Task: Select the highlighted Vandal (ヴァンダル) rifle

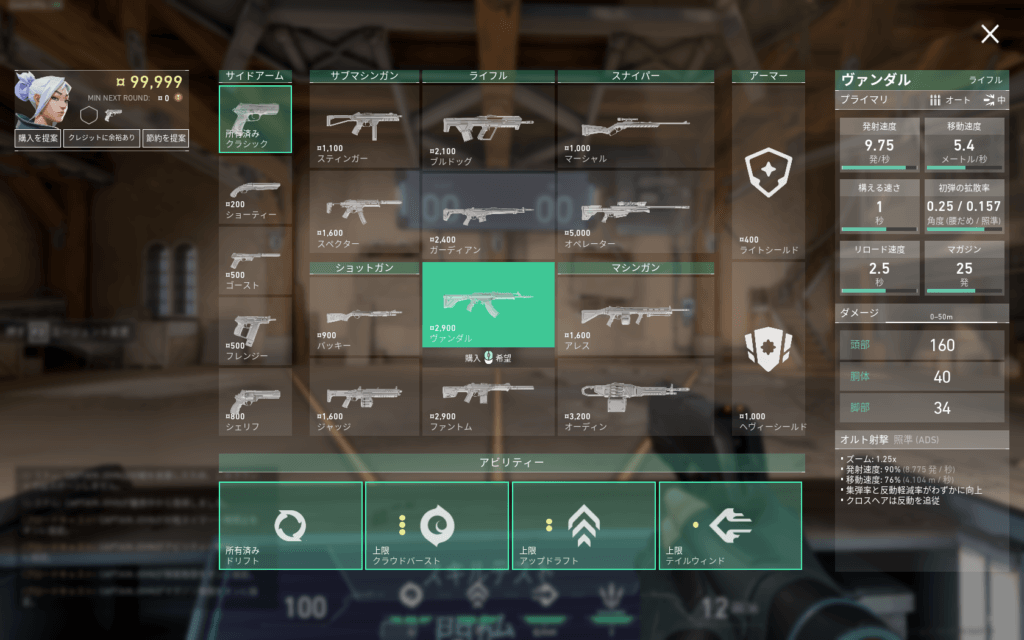Action: [x=488, y=304]
